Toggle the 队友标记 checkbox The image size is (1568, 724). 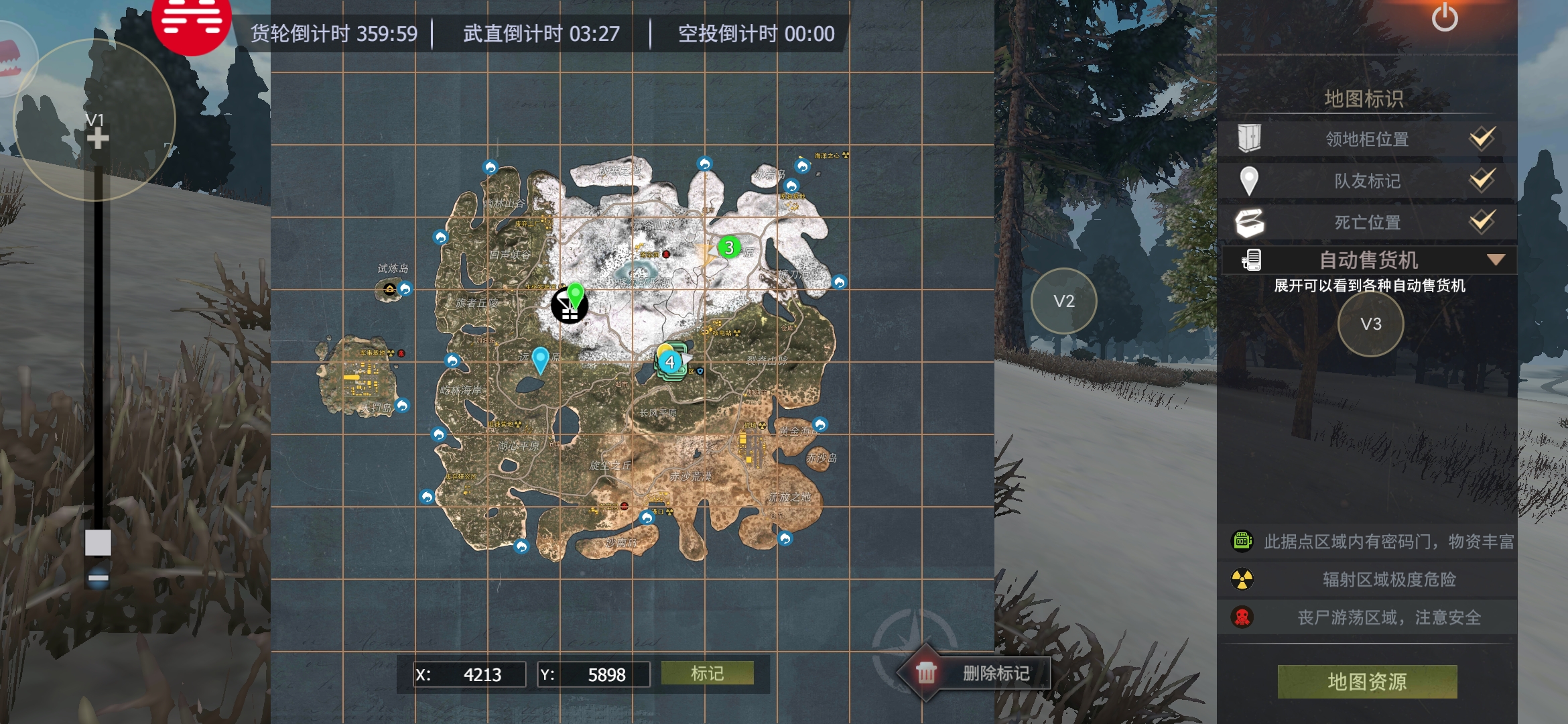point(1482,180)
